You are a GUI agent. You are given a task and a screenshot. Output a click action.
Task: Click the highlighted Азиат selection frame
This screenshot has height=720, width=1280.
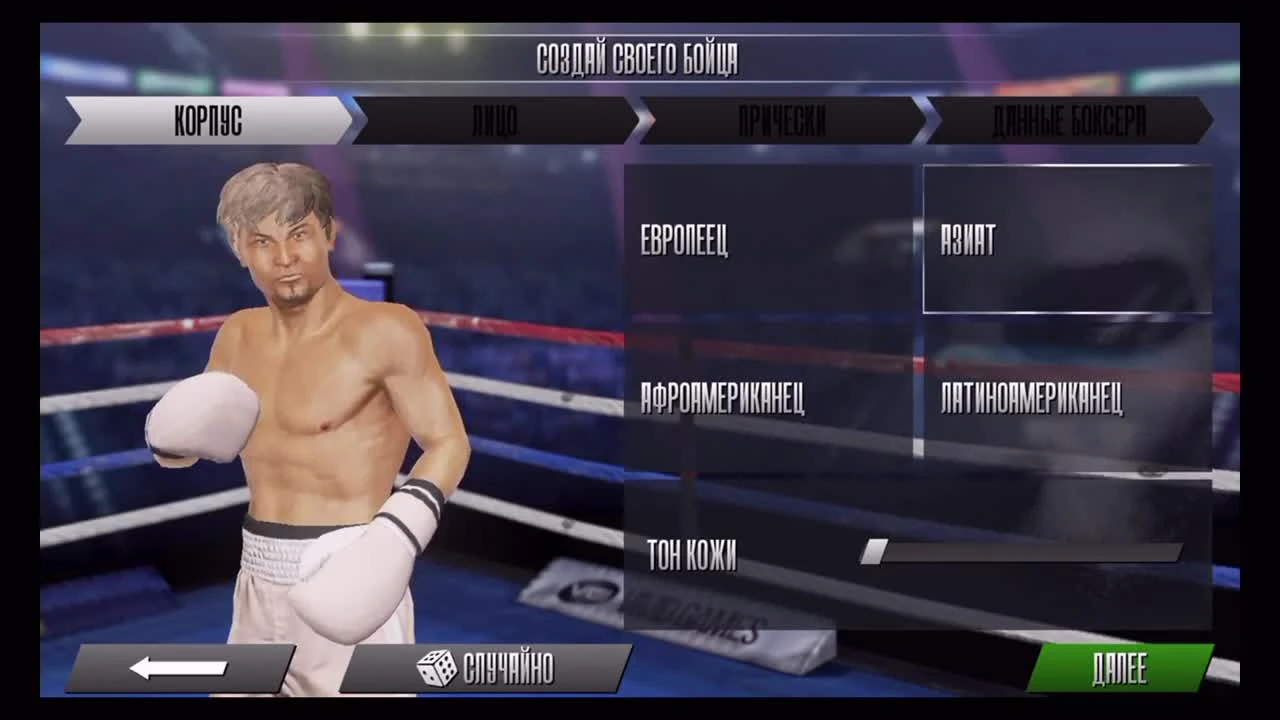[1067, 238]
